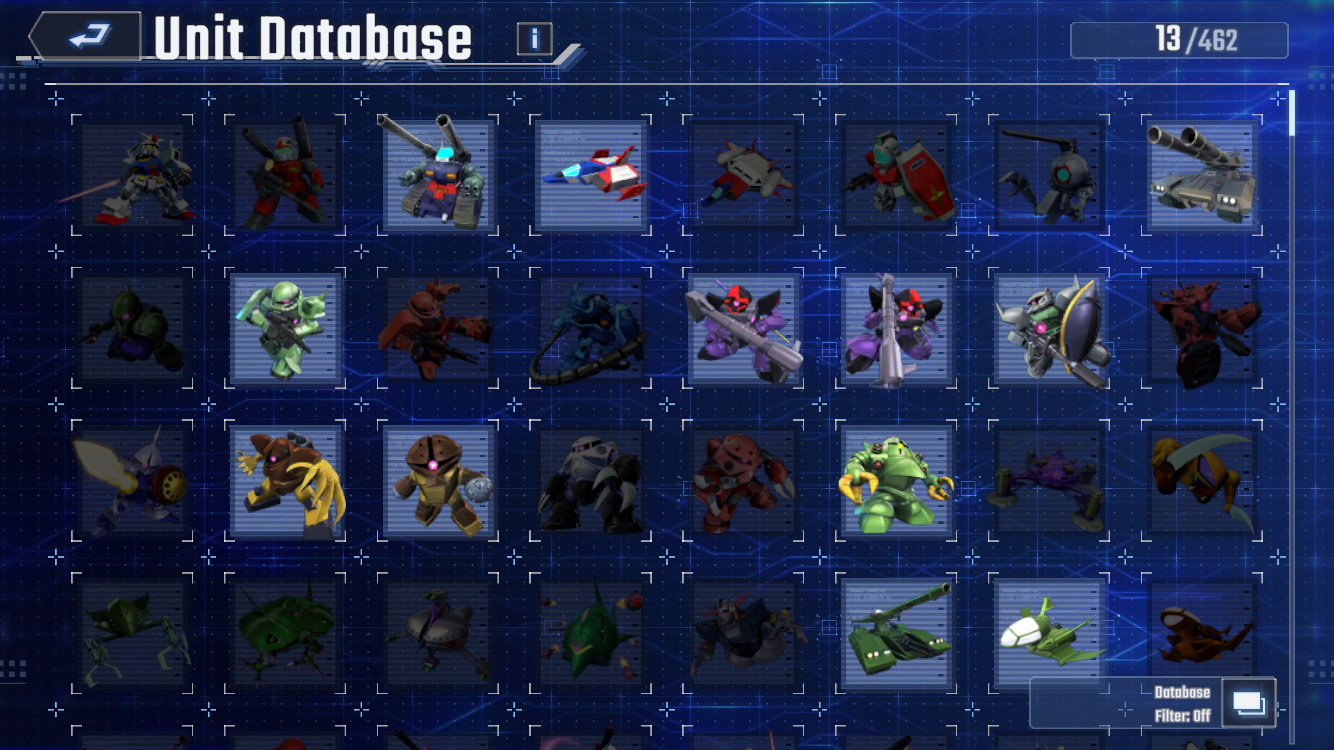Select the white RX-78 Gundam unit tile
Screen dimensions: 1334x750
(x=133, y=176)
